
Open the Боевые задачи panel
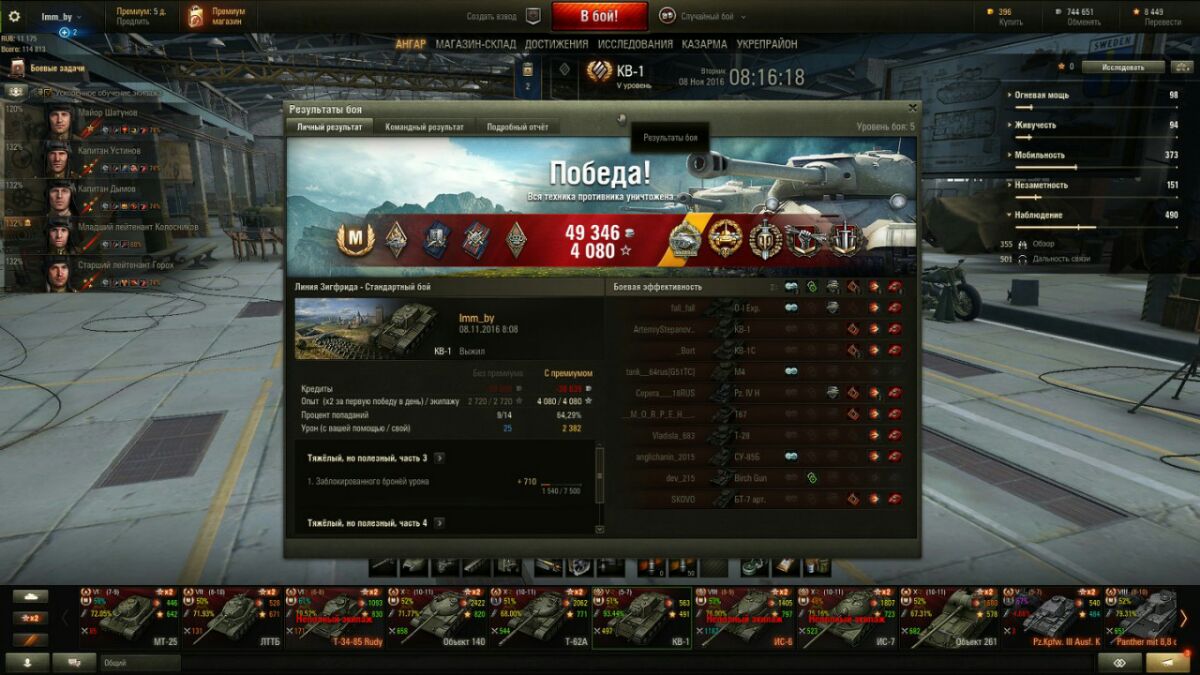(57, 68)
